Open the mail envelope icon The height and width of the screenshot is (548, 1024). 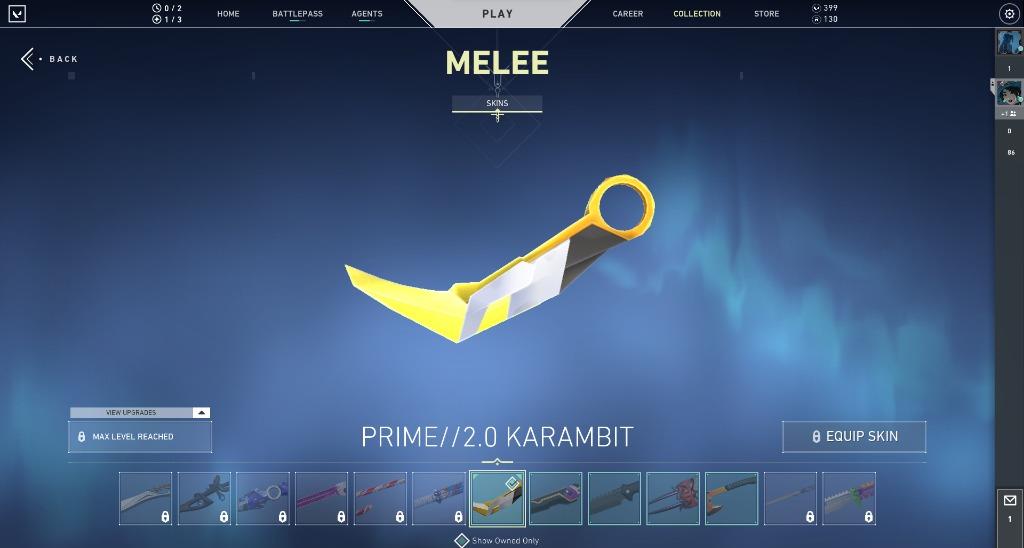point(1009,500)
